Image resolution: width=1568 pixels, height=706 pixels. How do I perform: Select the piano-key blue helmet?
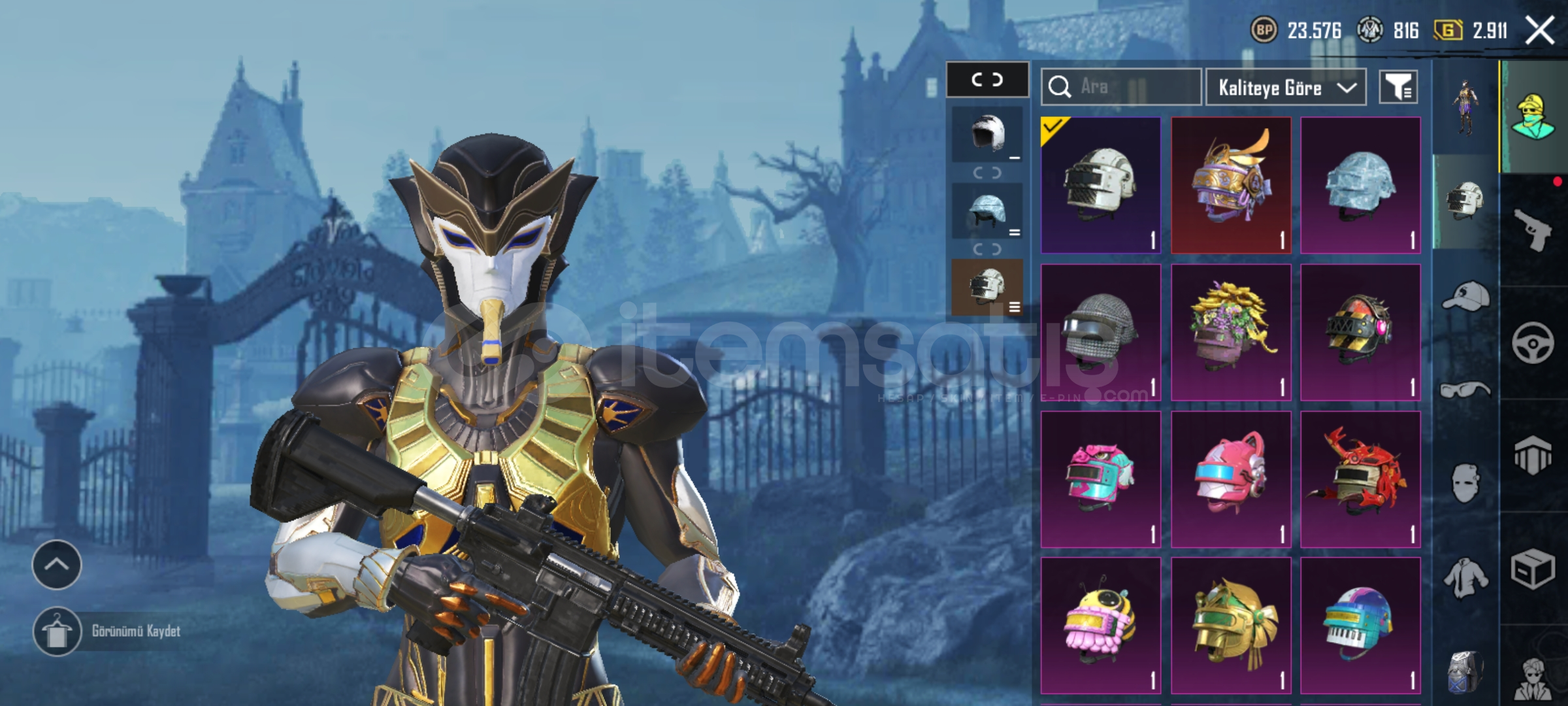(x=1360, y=625)
